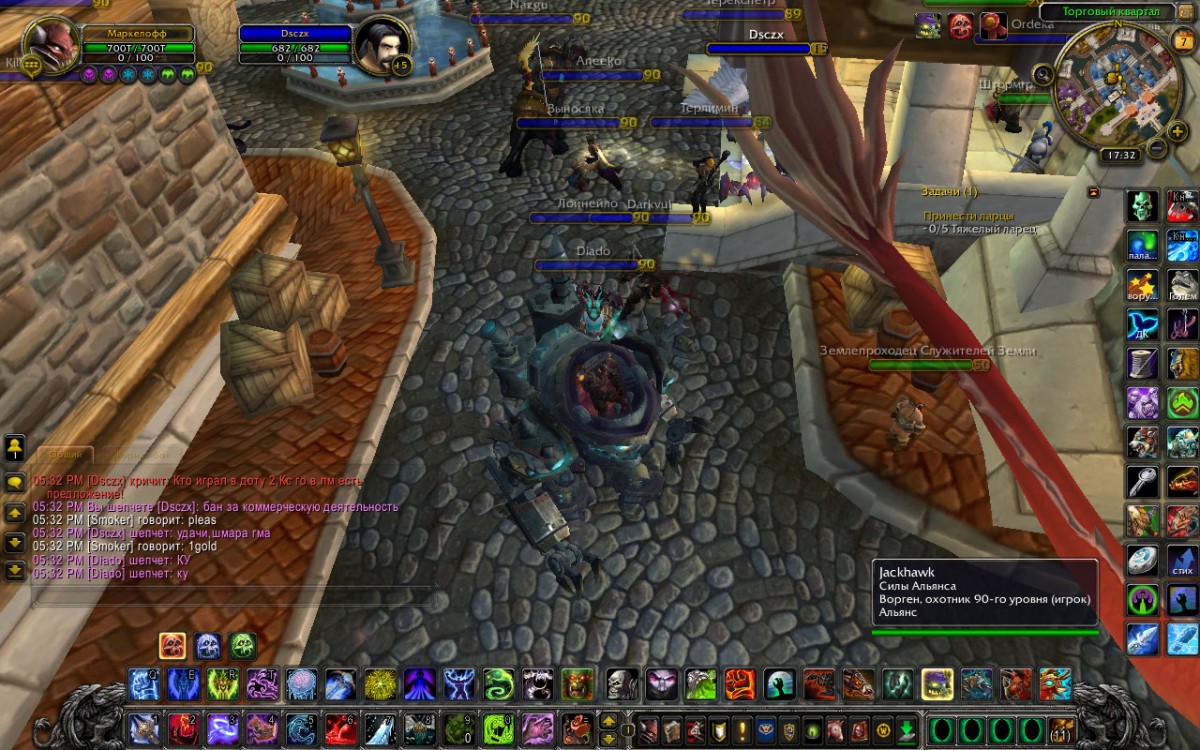
Task: Click the minimap zoom-out minus button
Action: (1156, 149)
